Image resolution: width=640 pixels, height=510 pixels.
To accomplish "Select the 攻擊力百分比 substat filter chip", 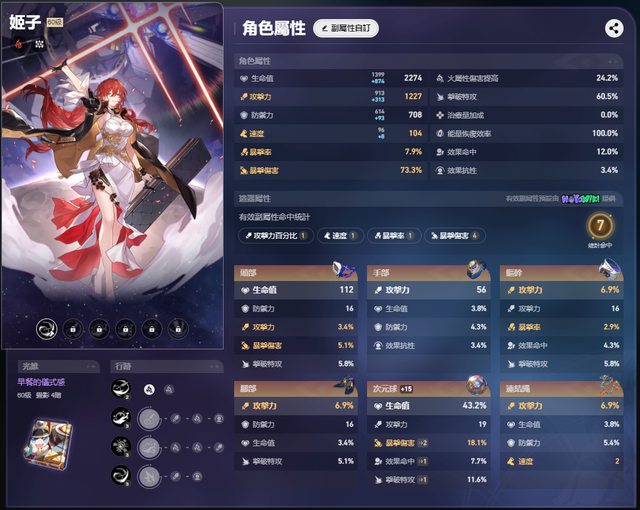I will coord(276,235).
